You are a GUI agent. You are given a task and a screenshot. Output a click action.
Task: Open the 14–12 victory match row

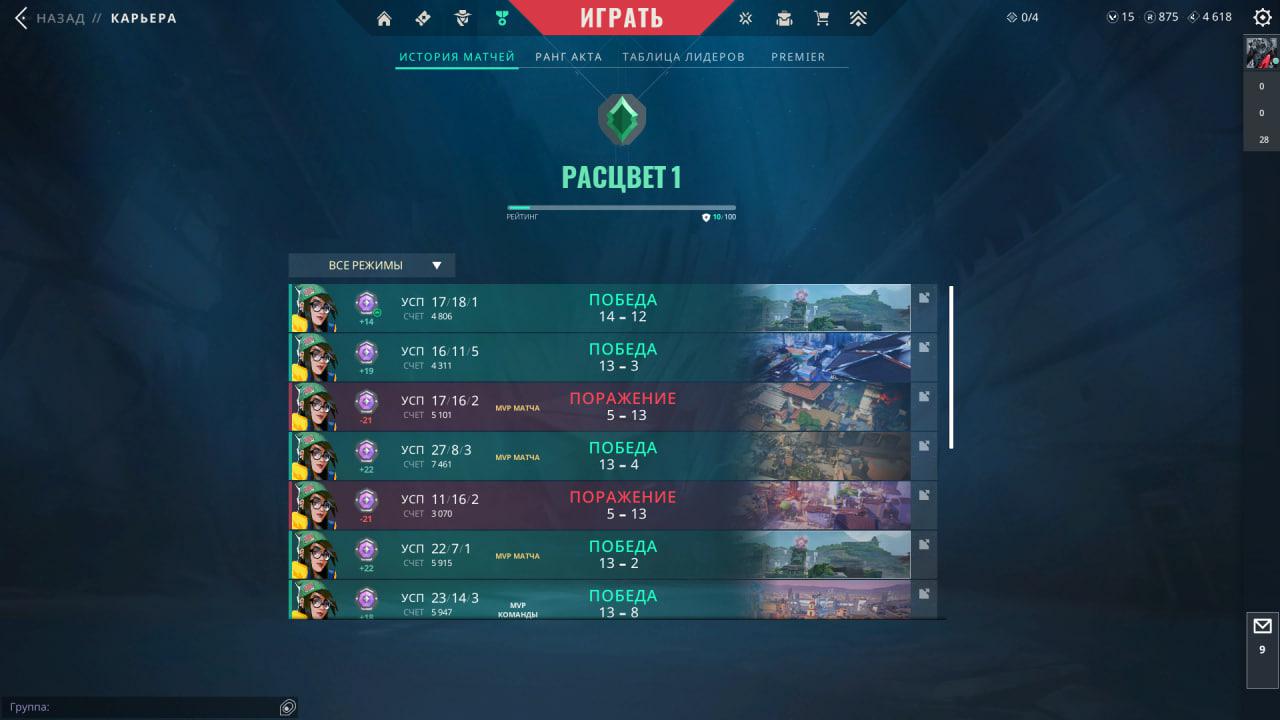click(x=600, y=308)
